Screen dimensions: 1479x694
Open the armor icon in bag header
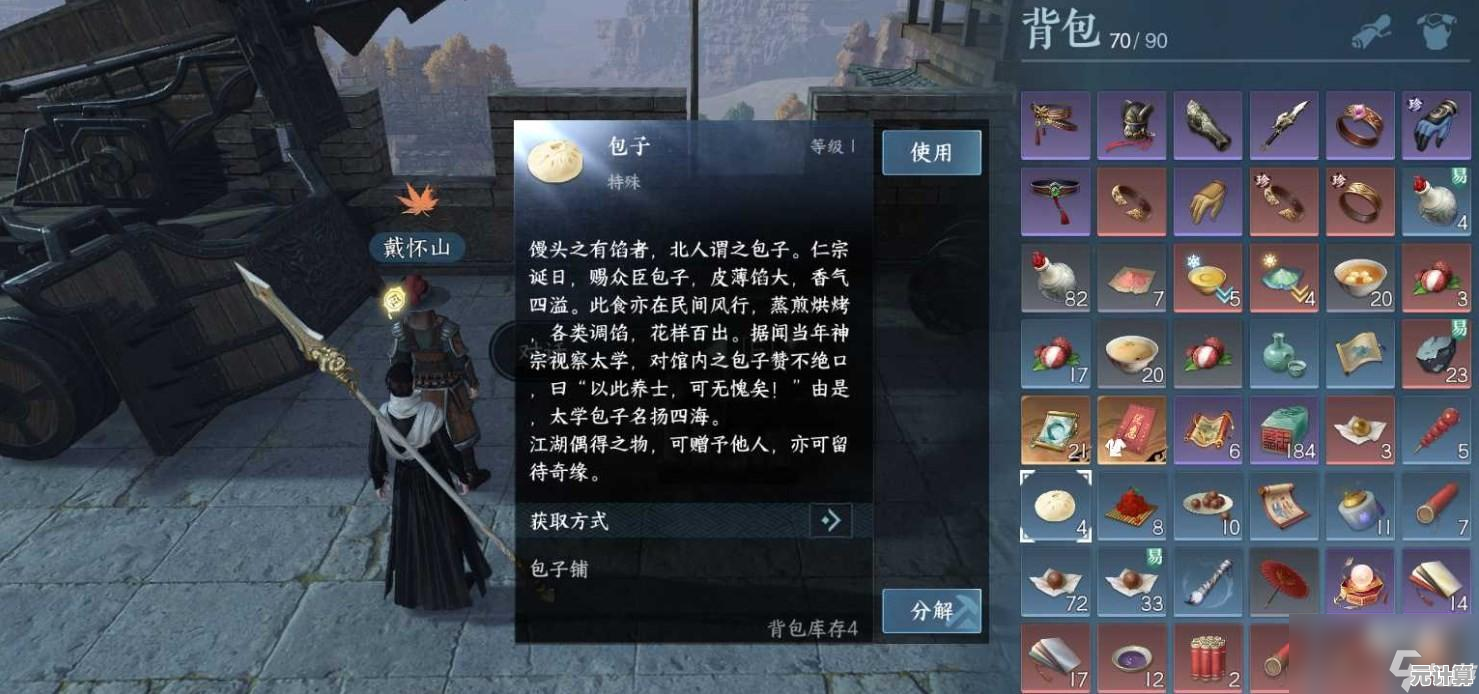click(1435, 33)
